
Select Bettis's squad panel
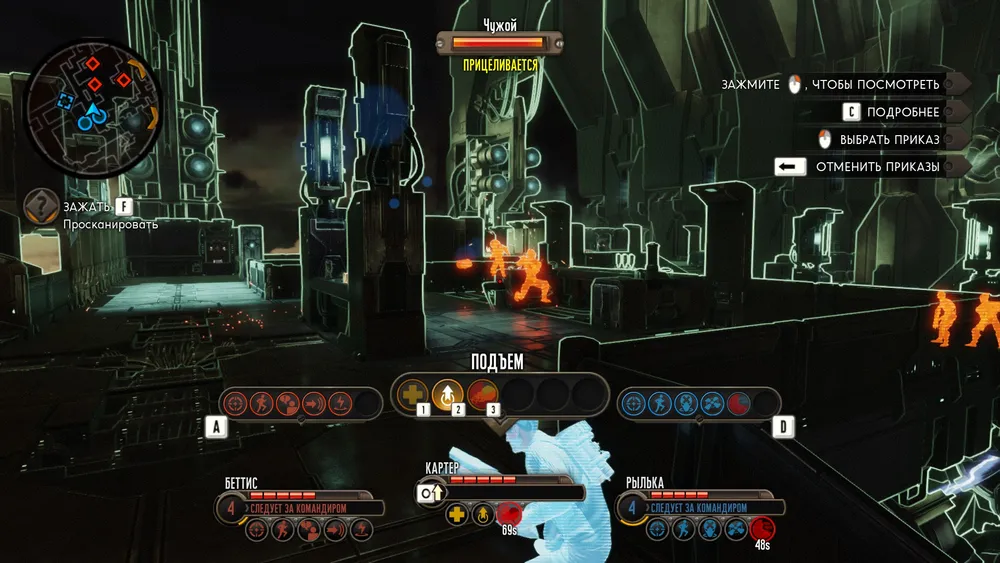click(300, 502)
